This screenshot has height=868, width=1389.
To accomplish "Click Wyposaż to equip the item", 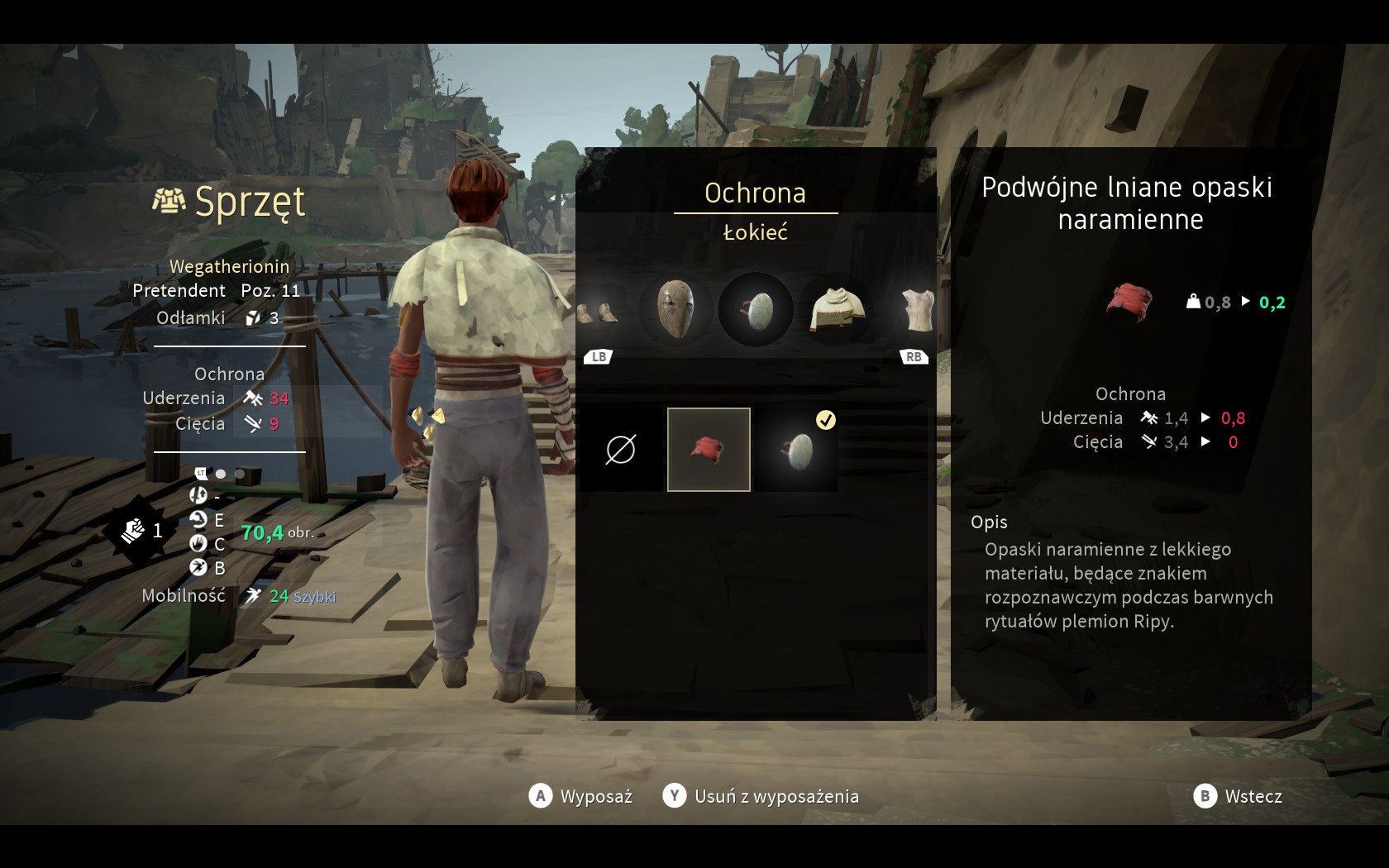I will (580, 796).
